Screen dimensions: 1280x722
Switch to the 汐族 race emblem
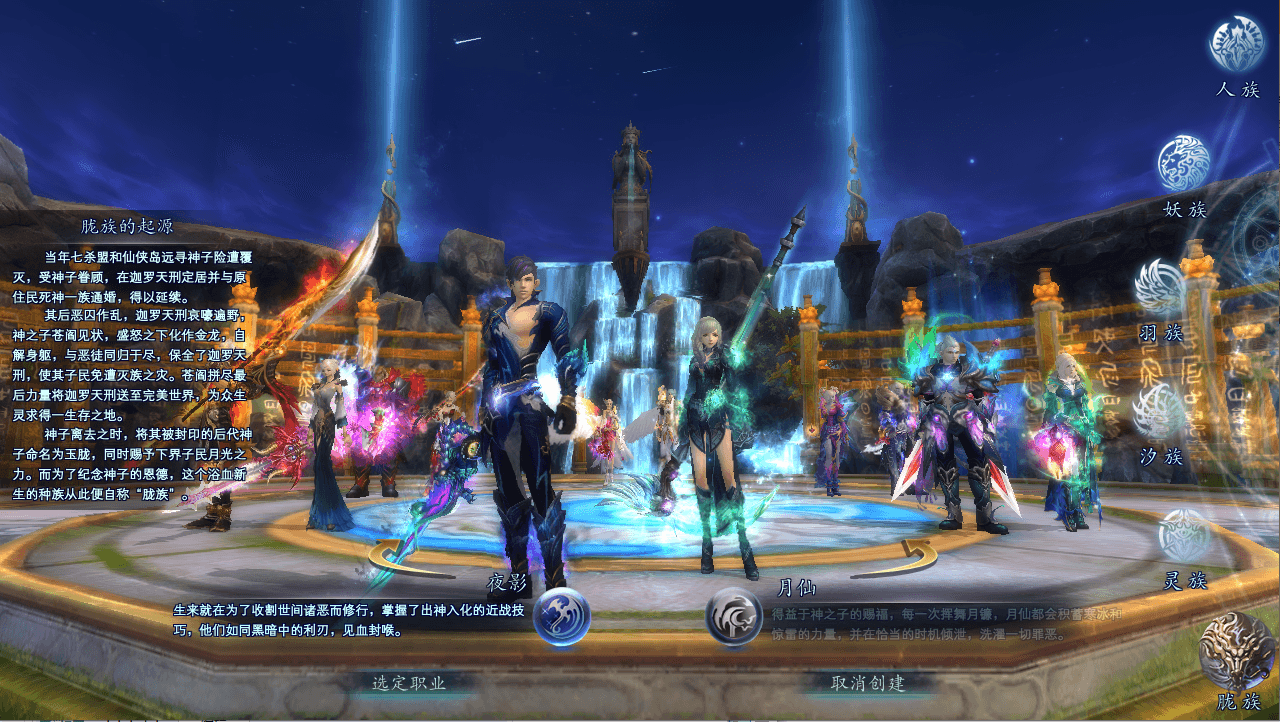pyautogui.click(x=1160, y=412)
